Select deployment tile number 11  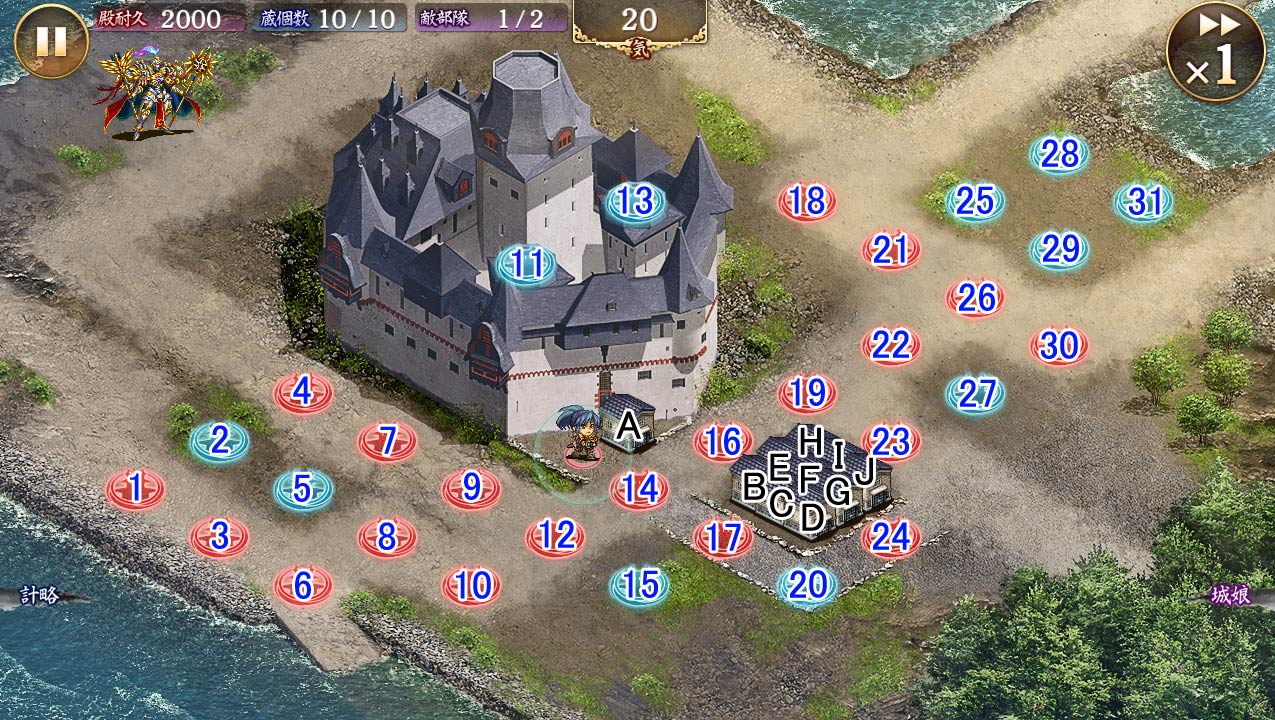(x=526, y=265)
